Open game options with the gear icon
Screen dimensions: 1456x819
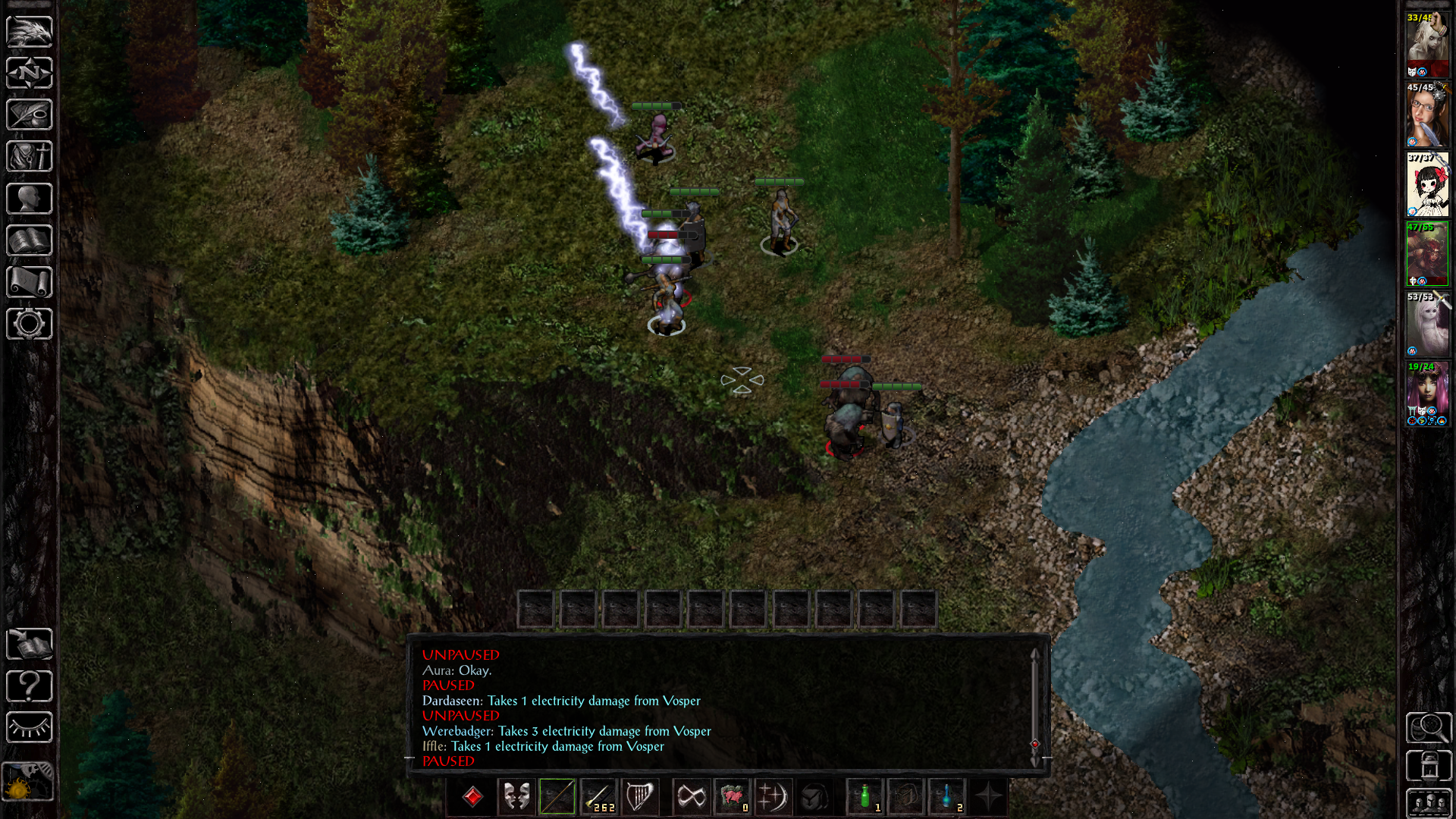29,324
